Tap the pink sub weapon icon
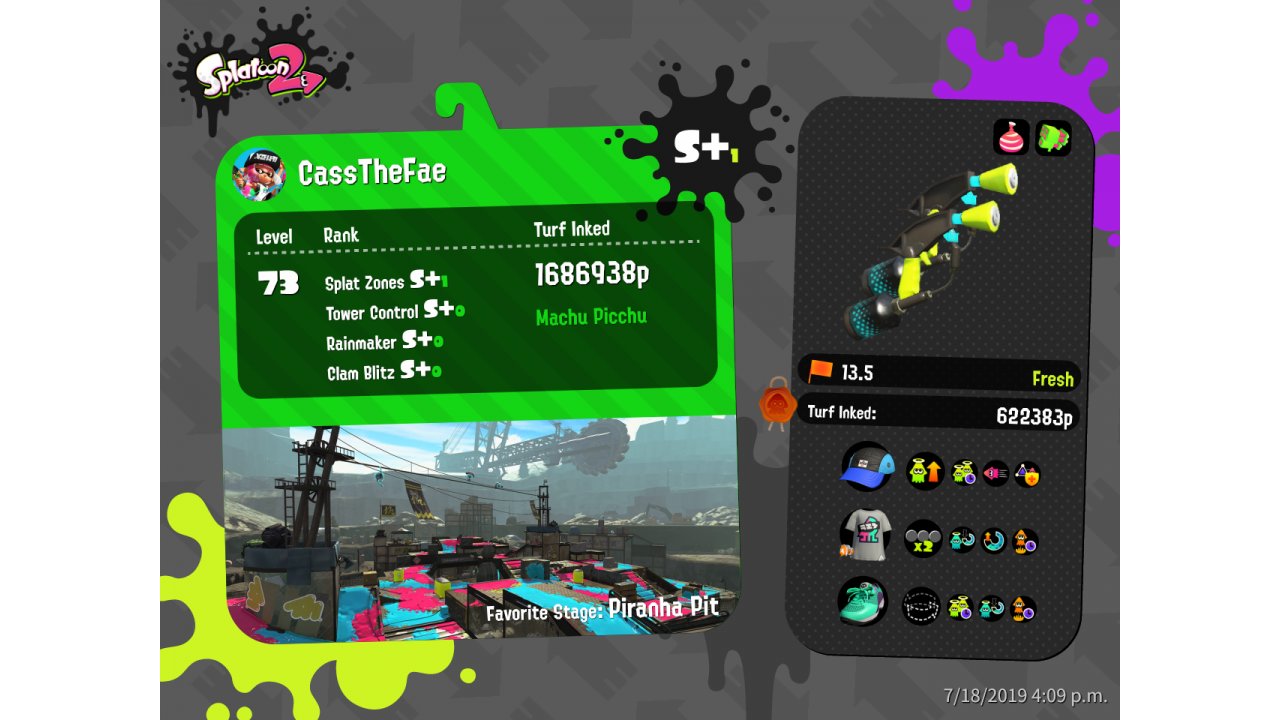The width and height of the screenshot is (1280, 720). [x=1011, y=138]
